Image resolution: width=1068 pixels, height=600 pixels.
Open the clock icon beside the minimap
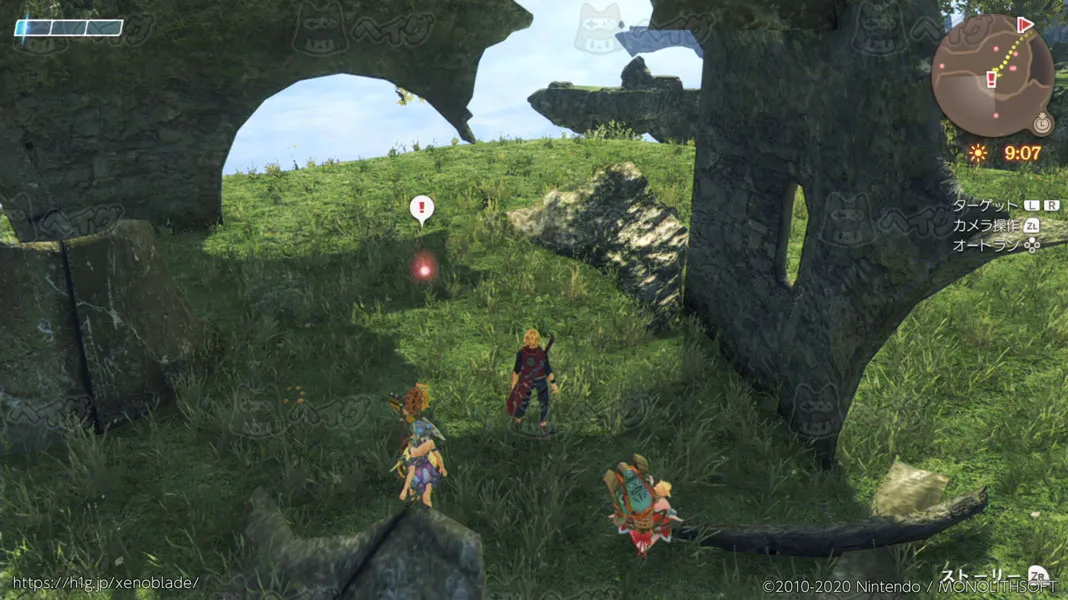coord(1043,124)
